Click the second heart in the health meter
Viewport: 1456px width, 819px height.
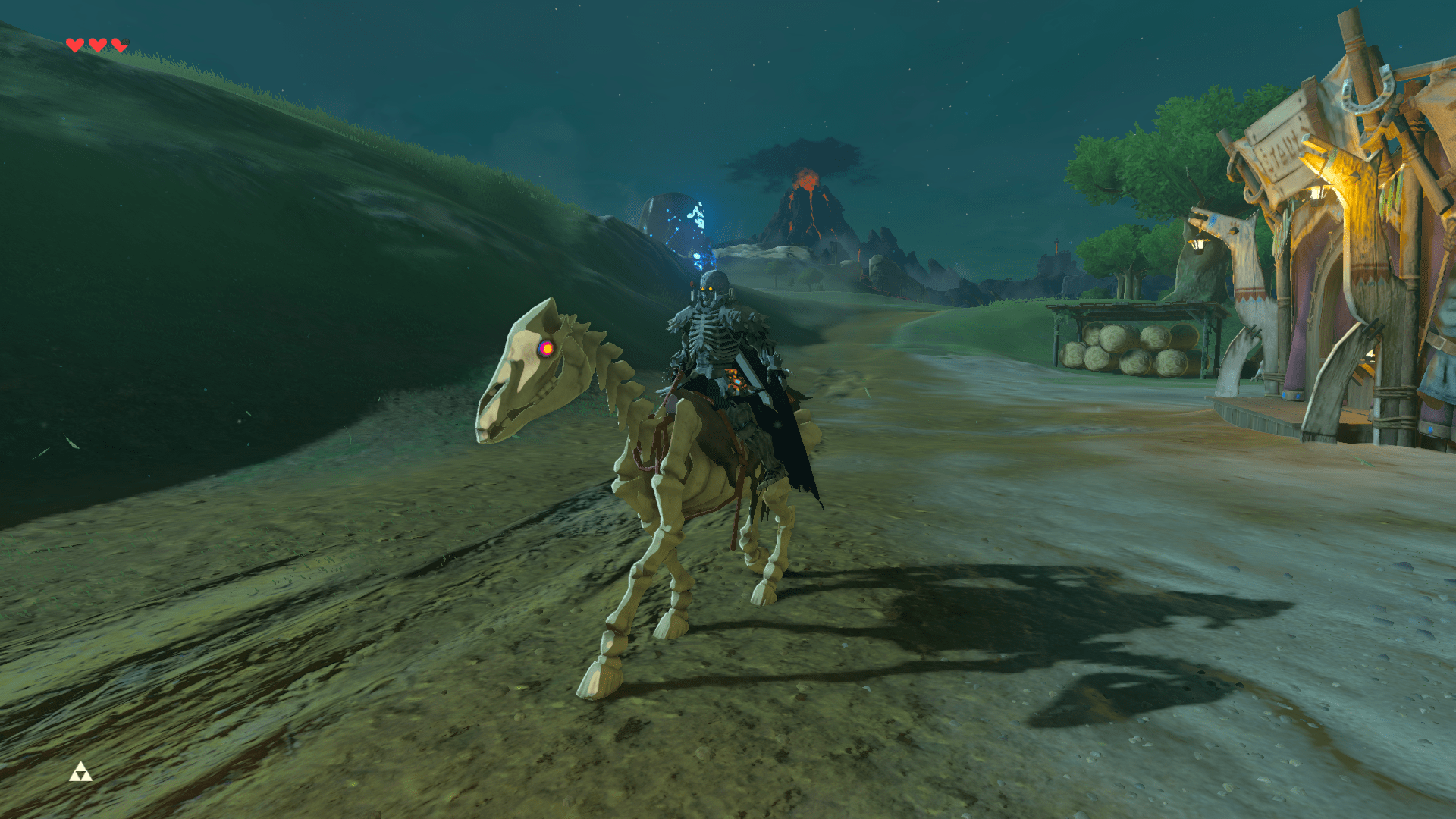97,43
